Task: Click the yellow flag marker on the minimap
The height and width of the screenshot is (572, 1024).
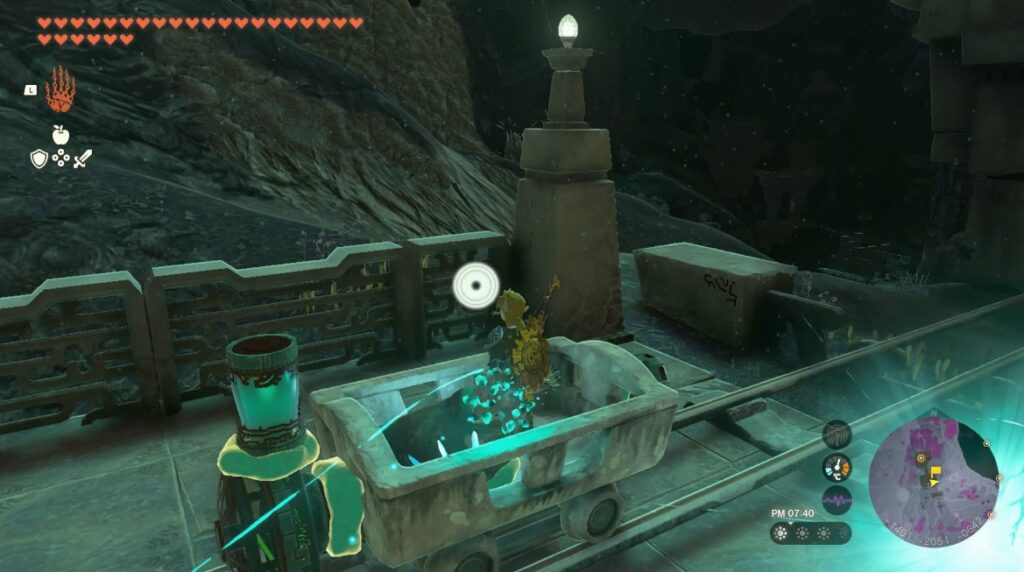Action: (x=936, y=471)
